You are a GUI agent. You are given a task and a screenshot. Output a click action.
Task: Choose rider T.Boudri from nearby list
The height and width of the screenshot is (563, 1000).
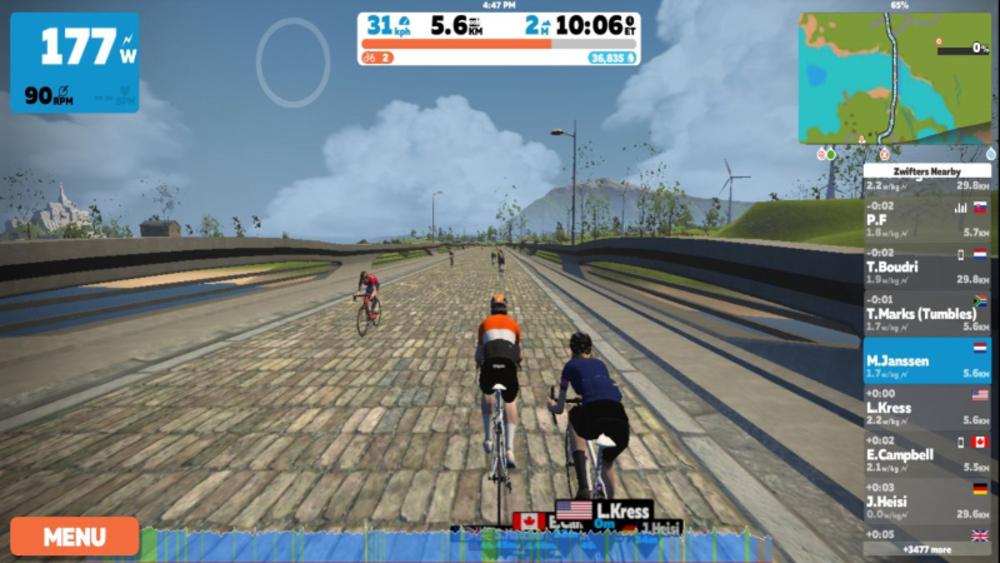[x=926, y=266]
